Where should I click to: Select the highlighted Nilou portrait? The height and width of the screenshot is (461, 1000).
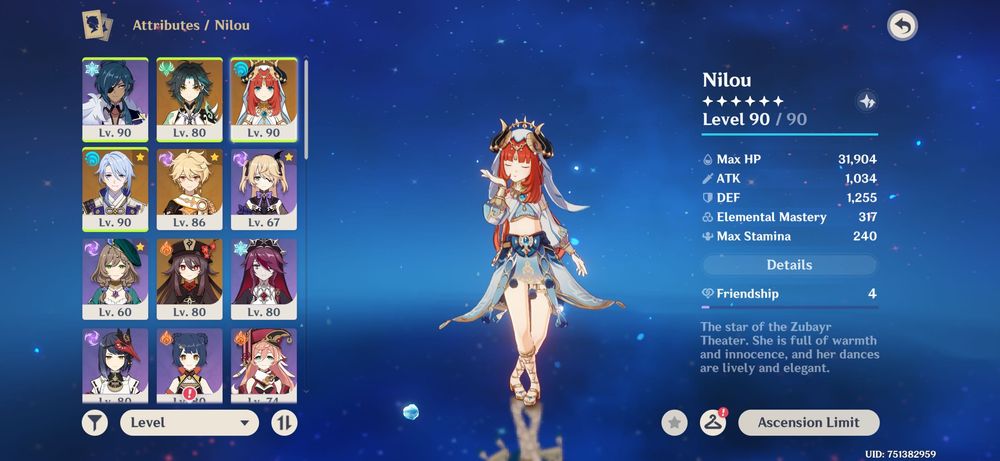264,99
